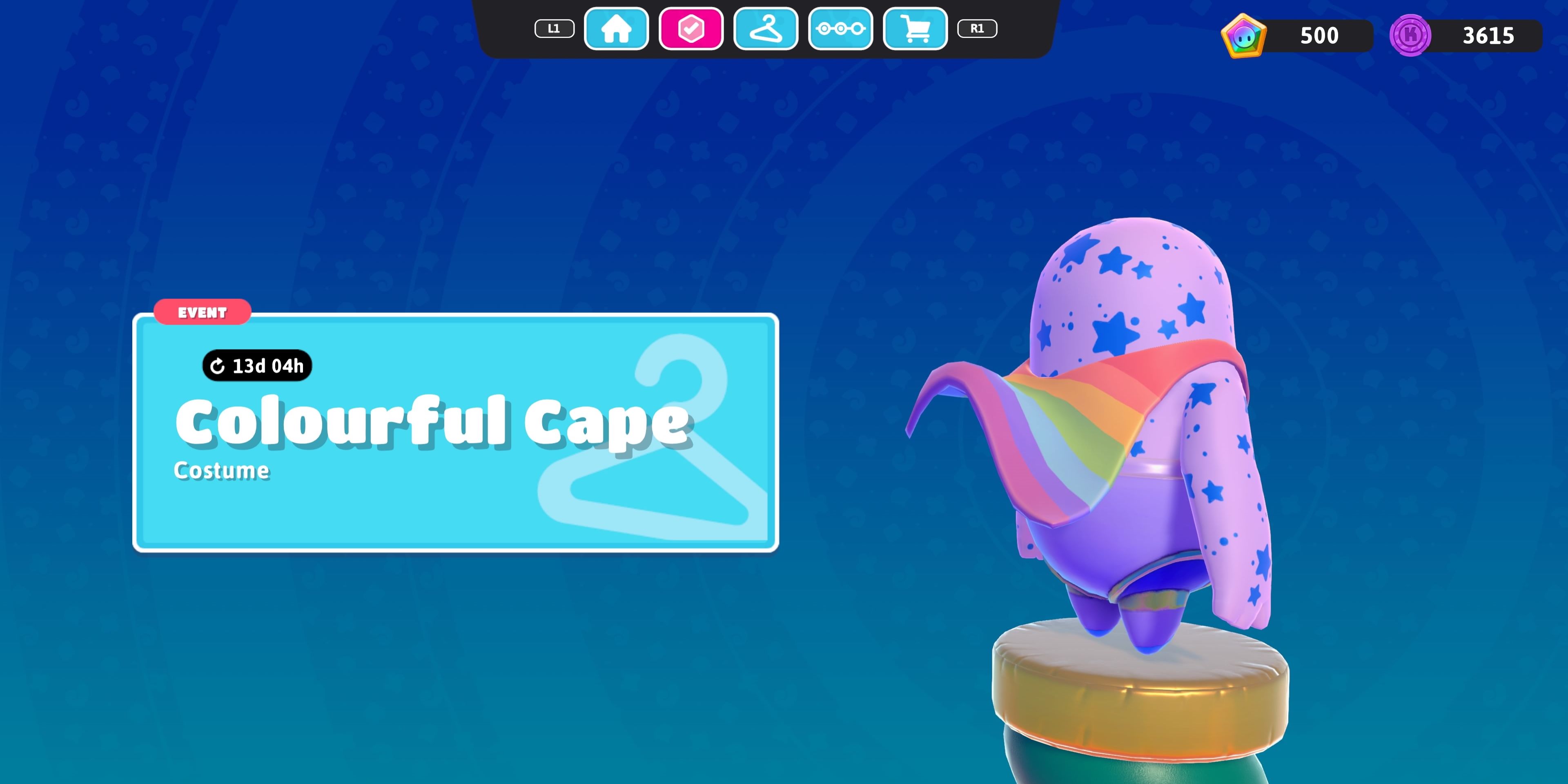The height and width of the screenshot is (784, 1568).
Task: Open the Customise wardrobe hanger icon
Action: click(766, 28)
